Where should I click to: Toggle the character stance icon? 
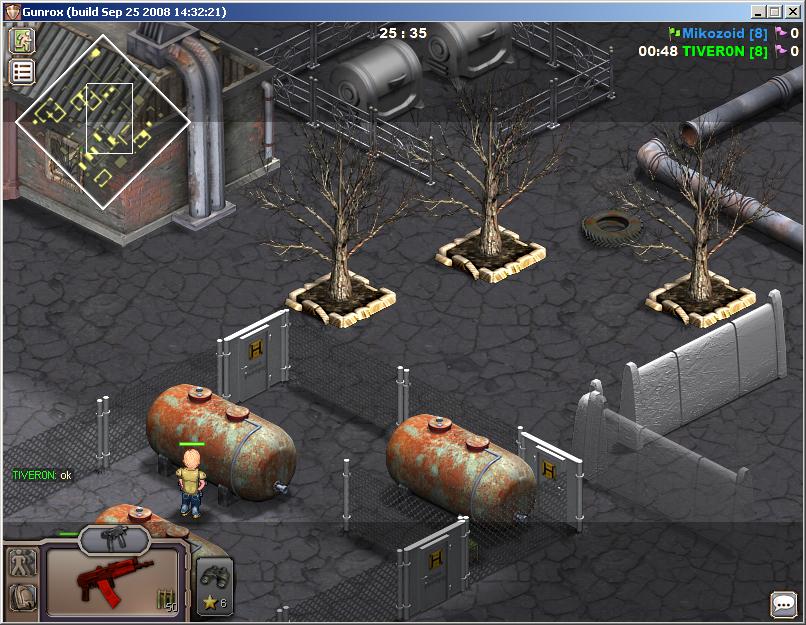[x=22, y=564]
